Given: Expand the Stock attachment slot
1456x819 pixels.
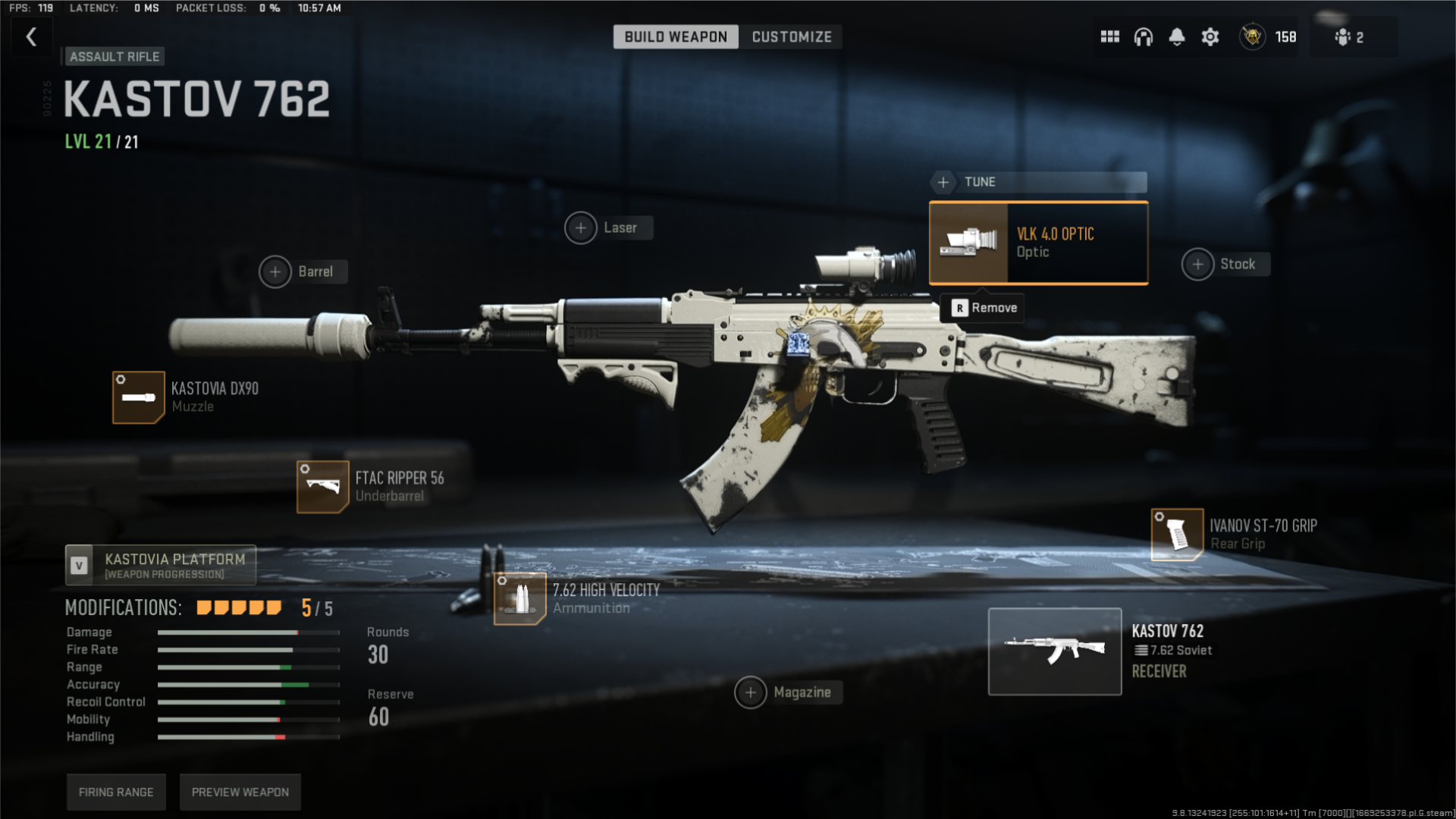Looking at the screenshot, I should [x=1224, y=264].
